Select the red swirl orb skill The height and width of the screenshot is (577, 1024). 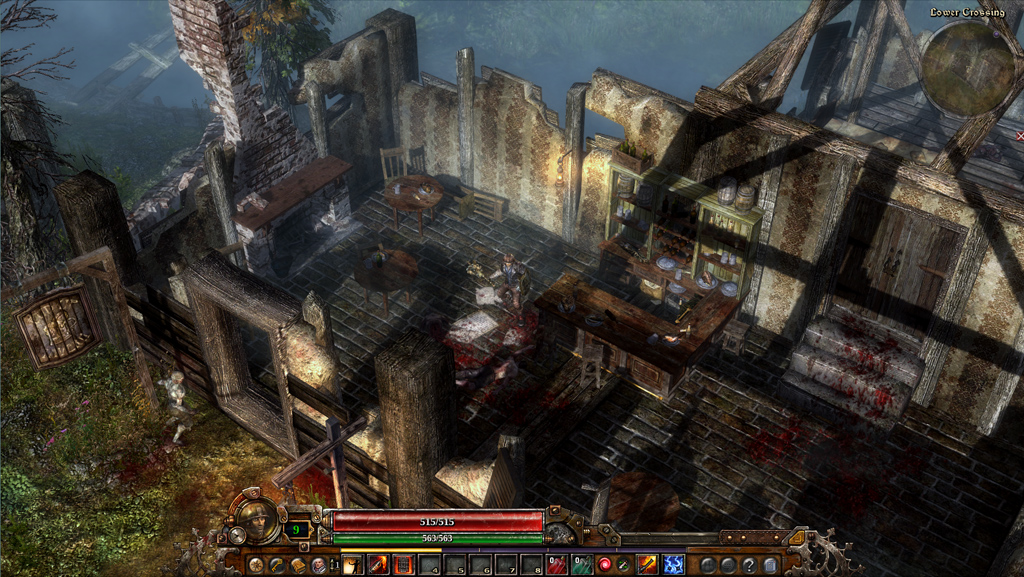pos(604,565)
